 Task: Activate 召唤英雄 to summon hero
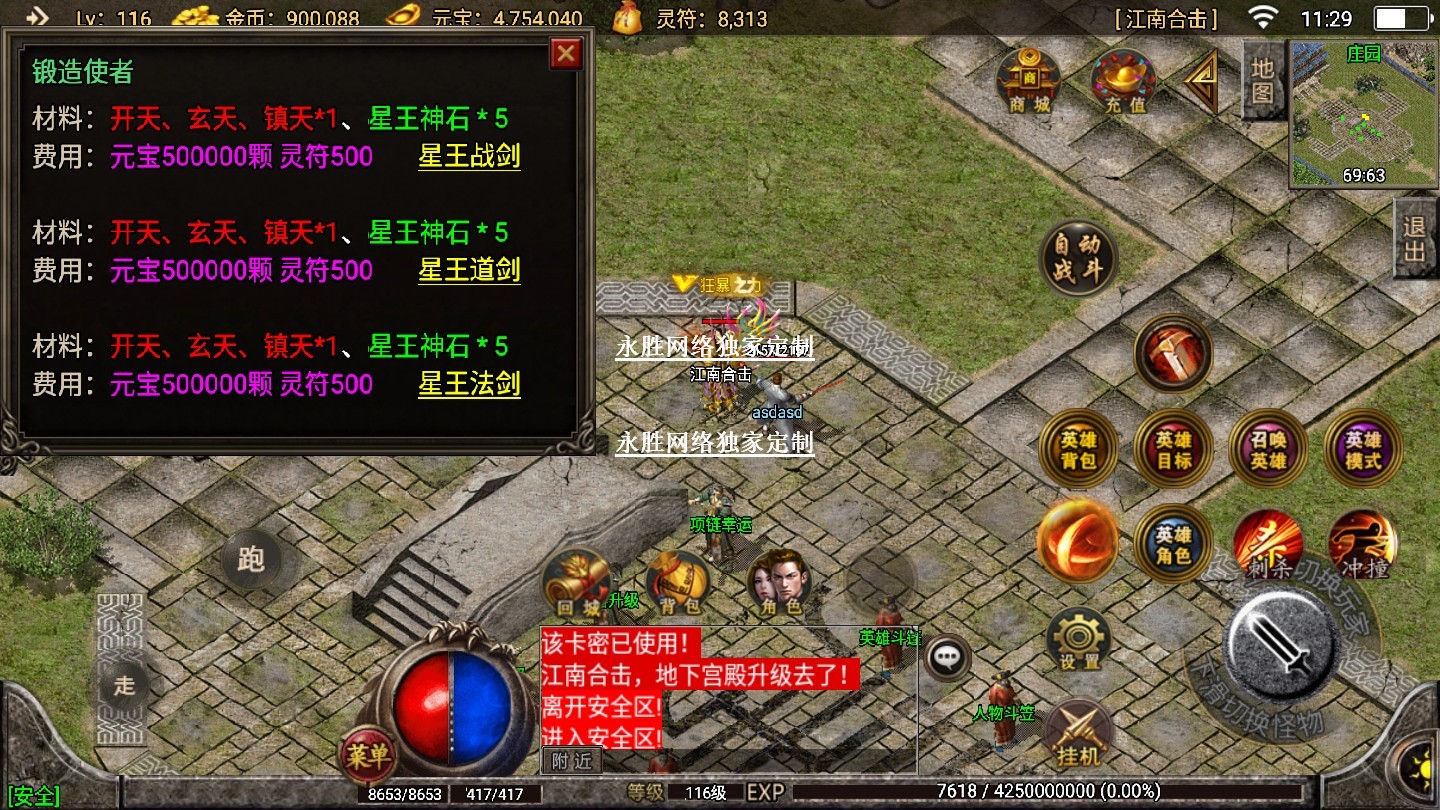pyautogui.click(x=1267, y=449)
